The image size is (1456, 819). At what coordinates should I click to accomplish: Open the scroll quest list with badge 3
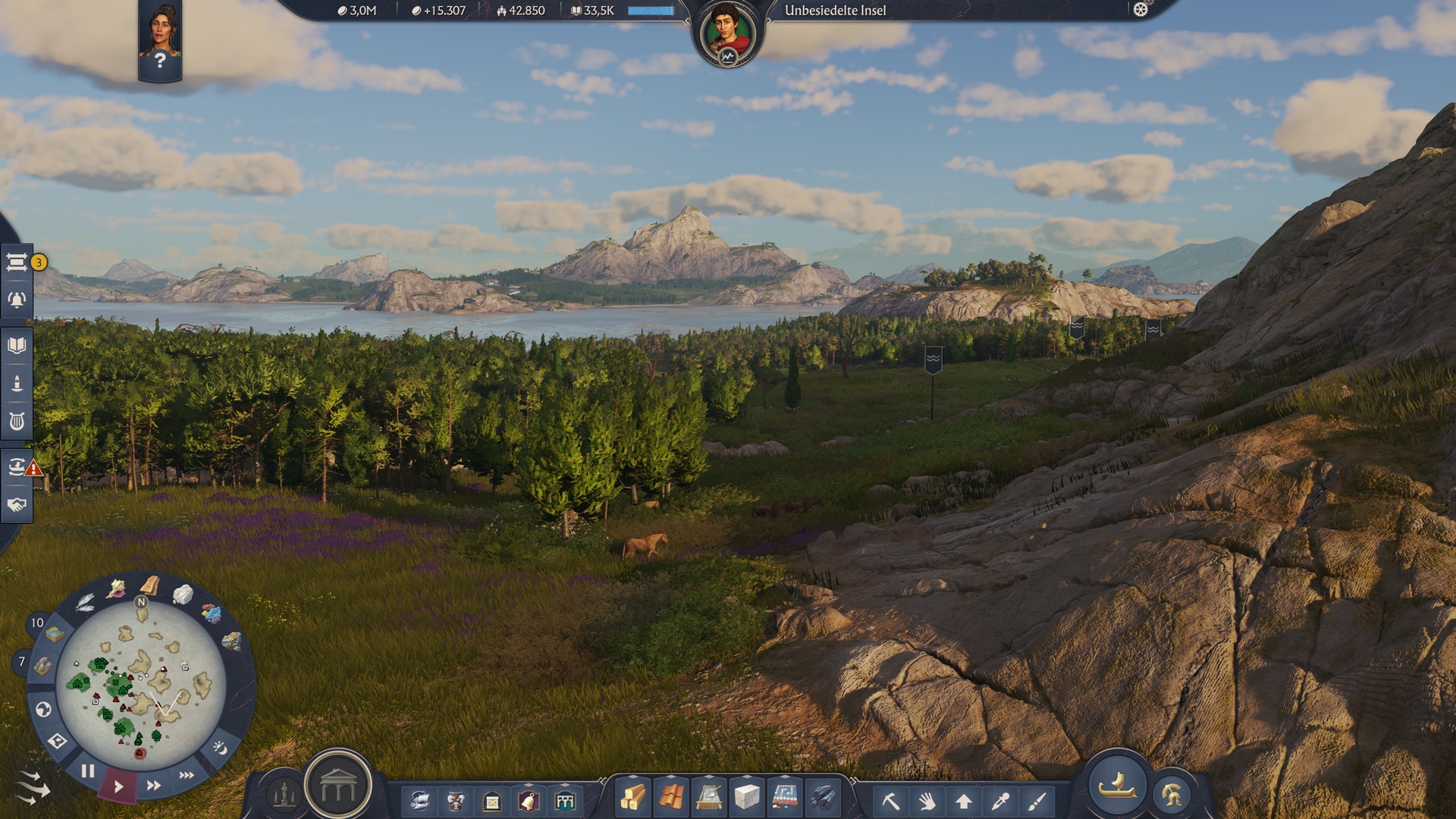tap(17, 262)
